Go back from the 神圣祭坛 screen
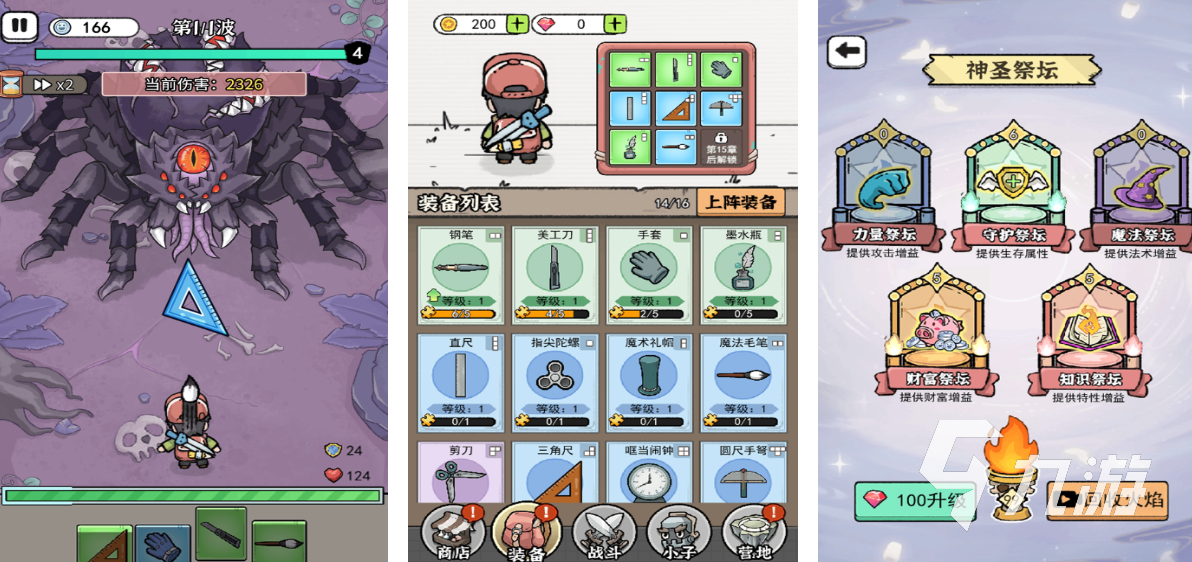Image resolution: width=1192 pixels, height=562 pixels. click(848, 51)
